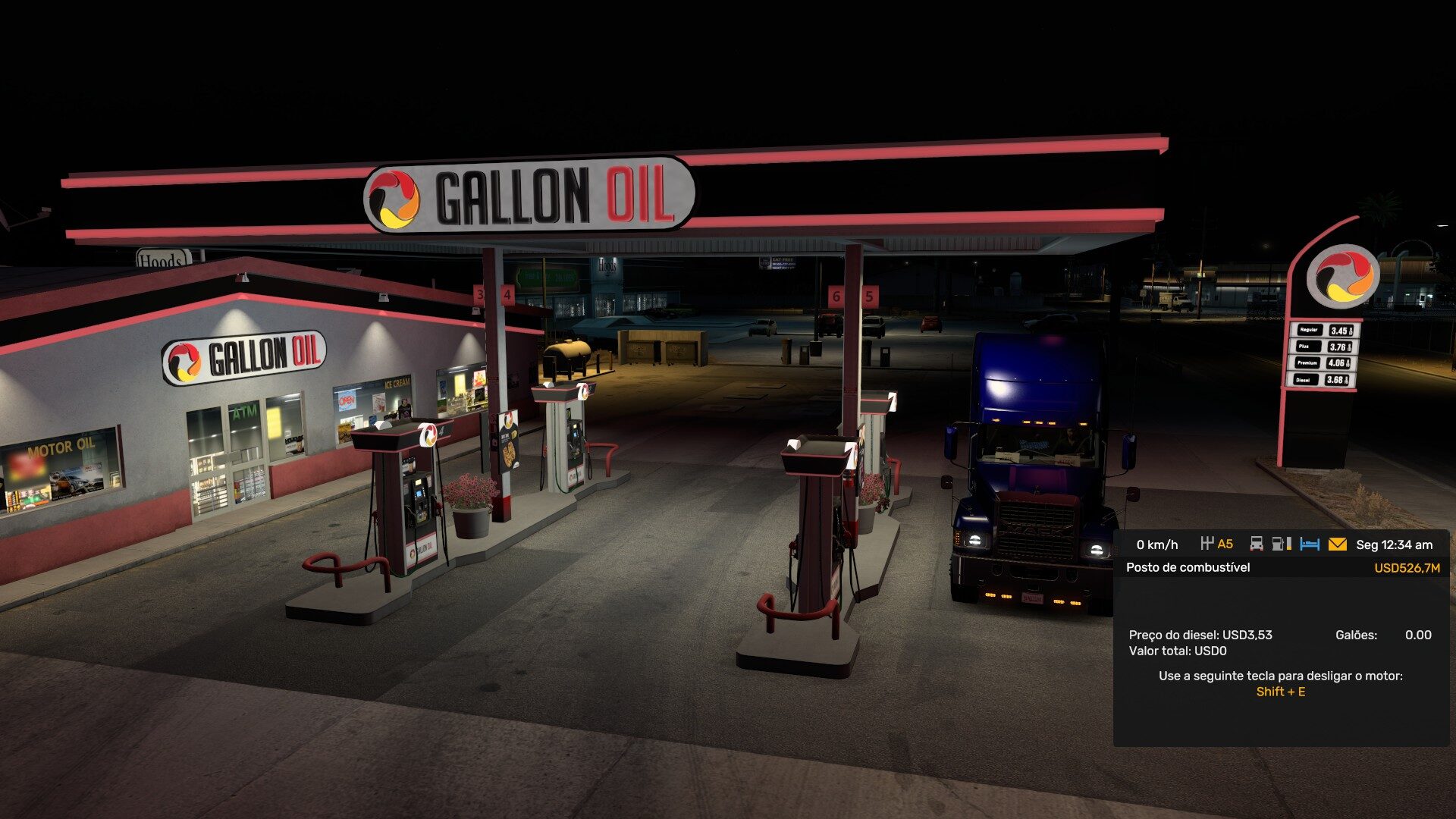View the truck damage icon
The width and height of the screenshot is (1456, 819).
click(1257, 544)
